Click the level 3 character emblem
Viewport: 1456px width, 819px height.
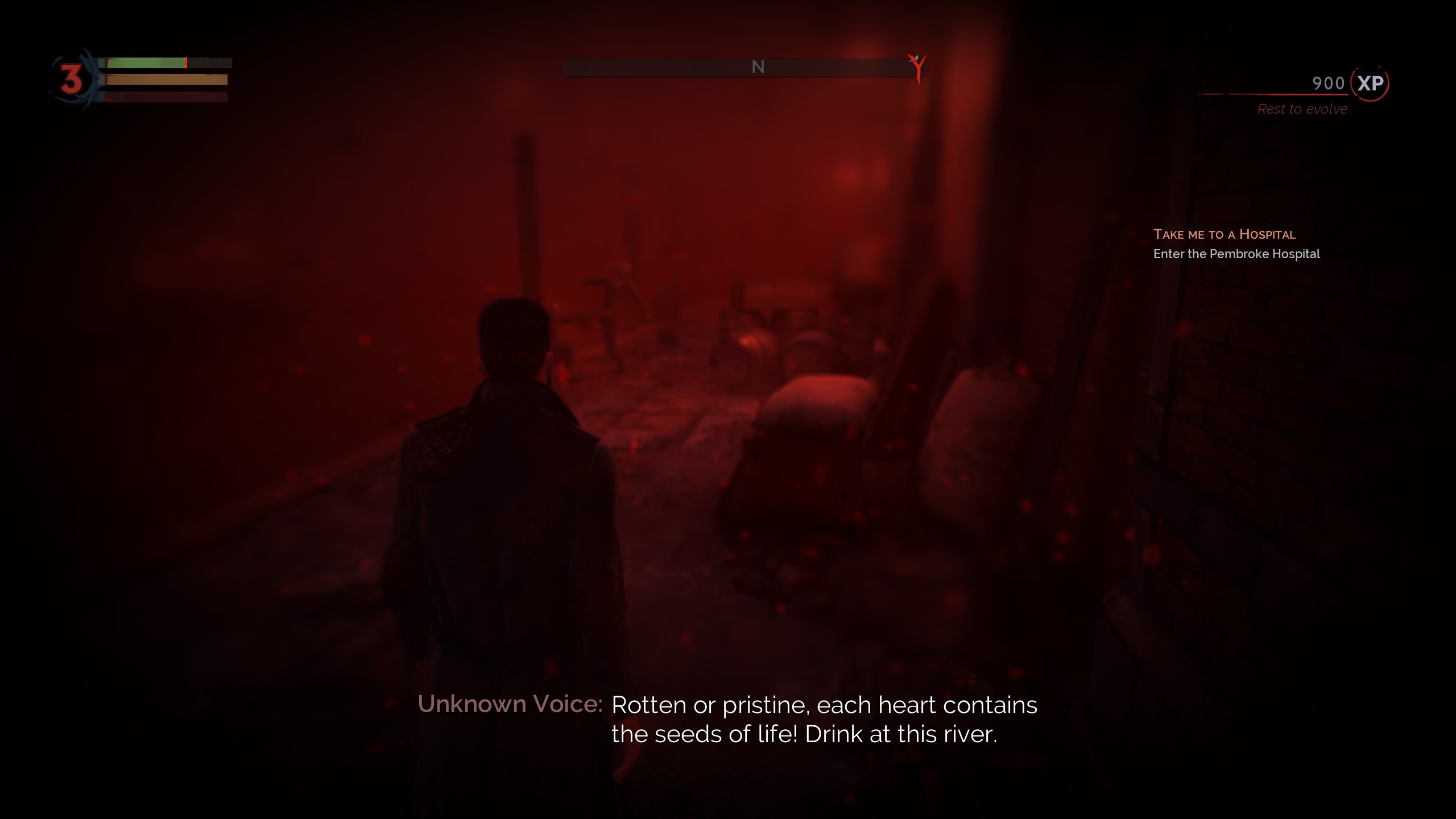click(x=72, y=79)
